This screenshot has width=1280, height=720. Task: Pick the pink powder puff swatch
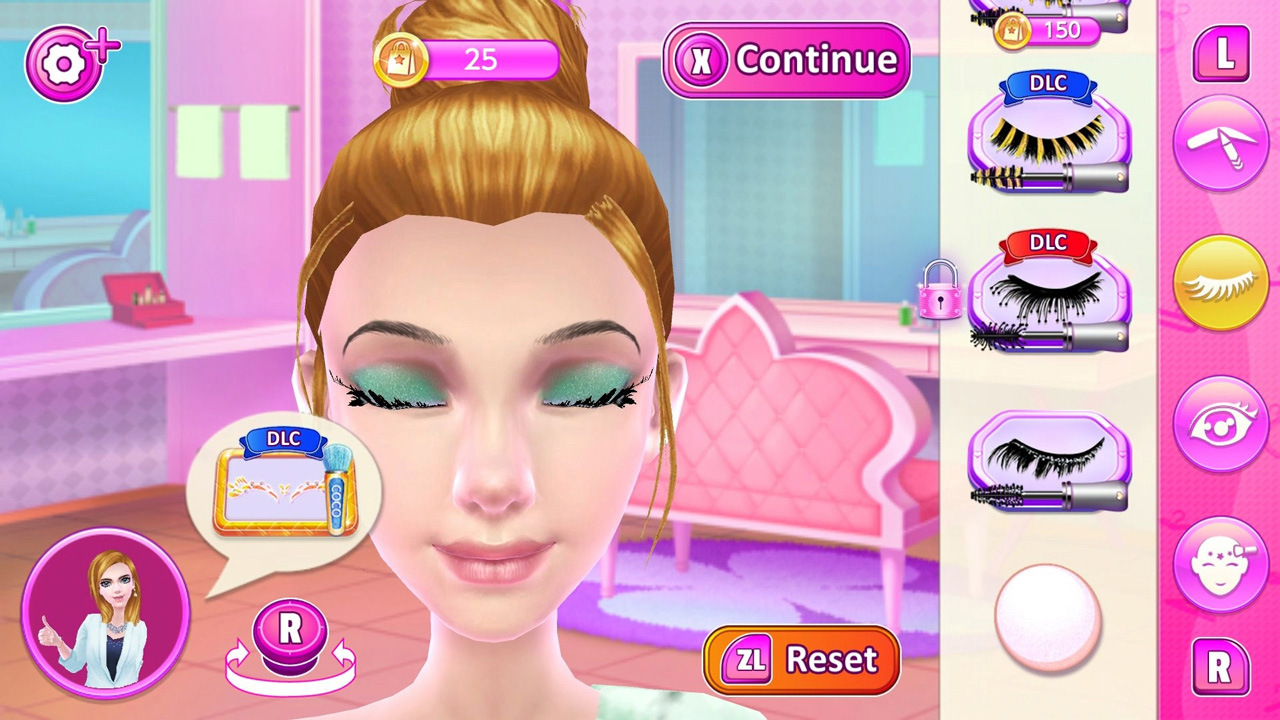(1046, 617)
